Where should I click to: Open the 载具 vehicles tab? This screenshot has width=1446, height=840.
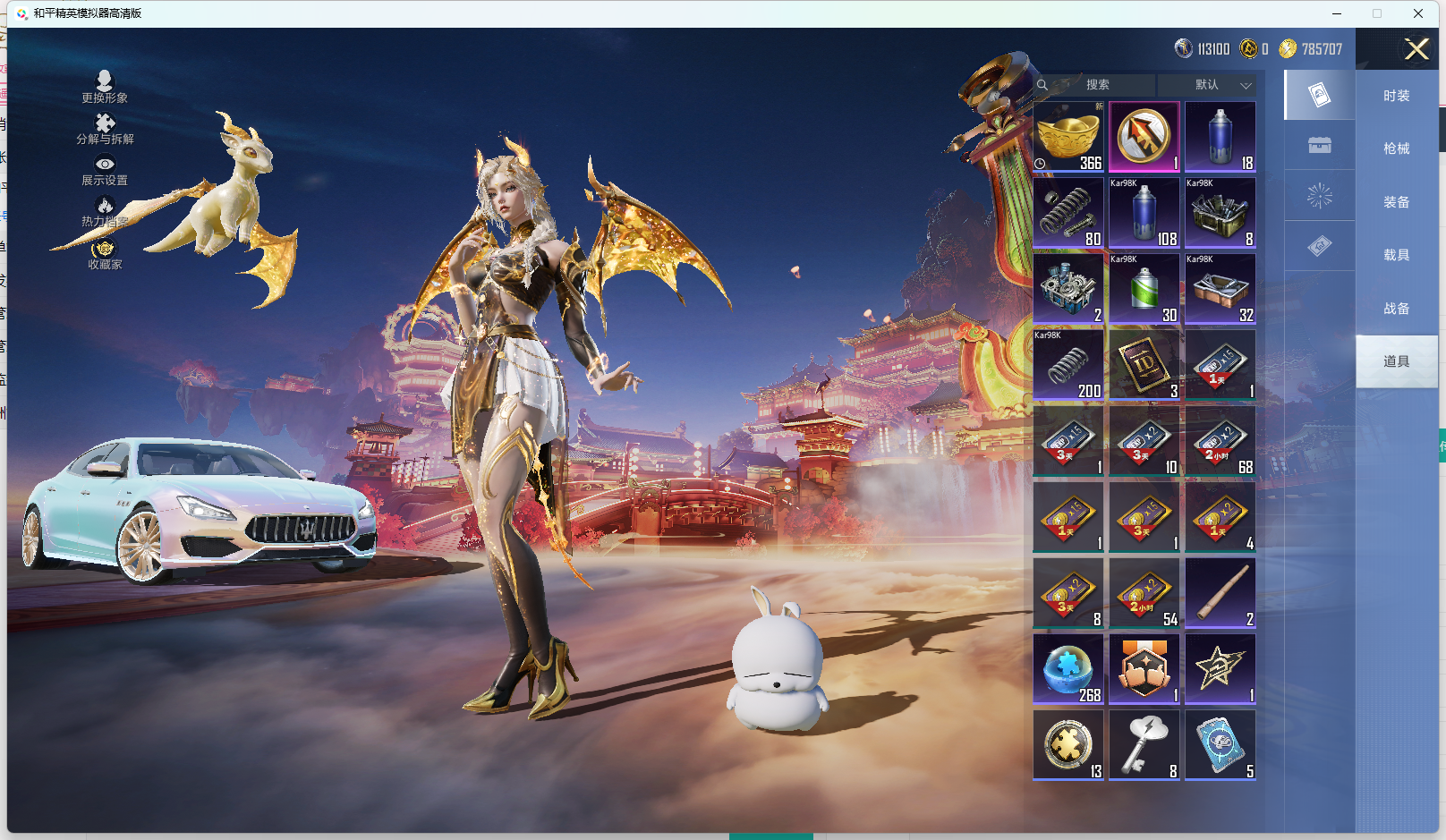pyautogui.click(x=1396, y=255)
